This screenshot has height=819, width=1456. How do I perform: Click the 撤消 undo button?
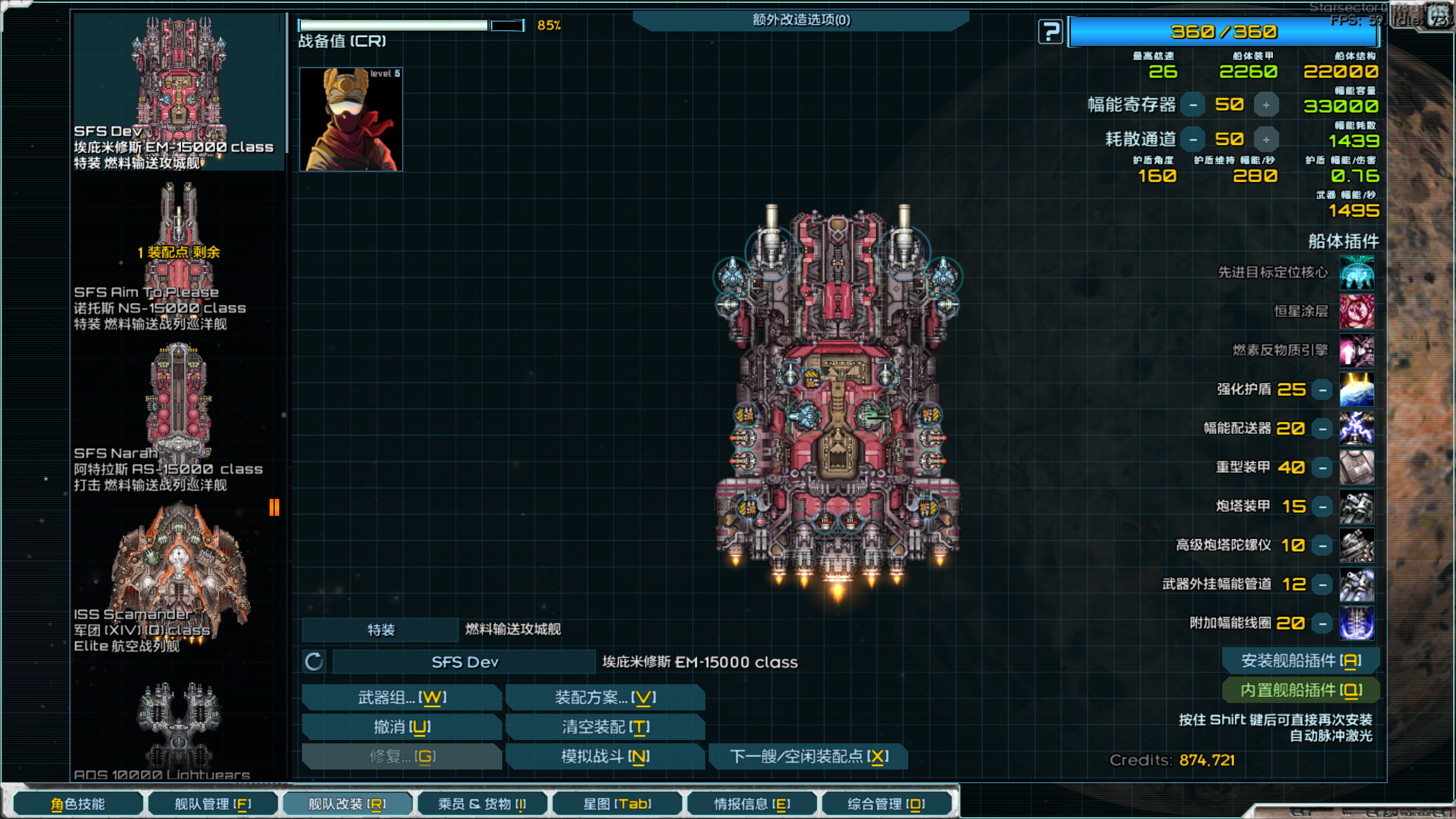[402, 727]
